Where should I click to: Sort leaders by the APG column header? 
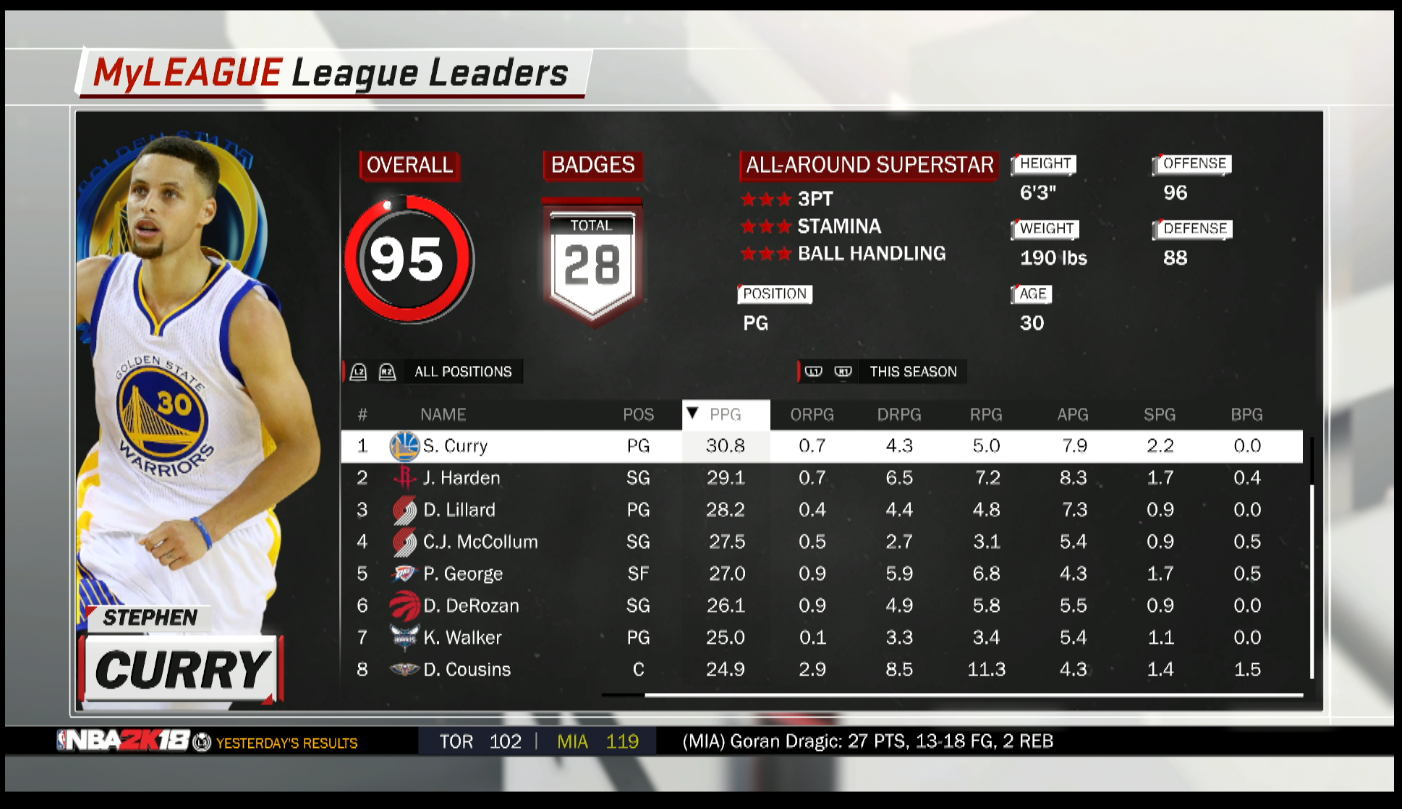[x=1073, y=414]
